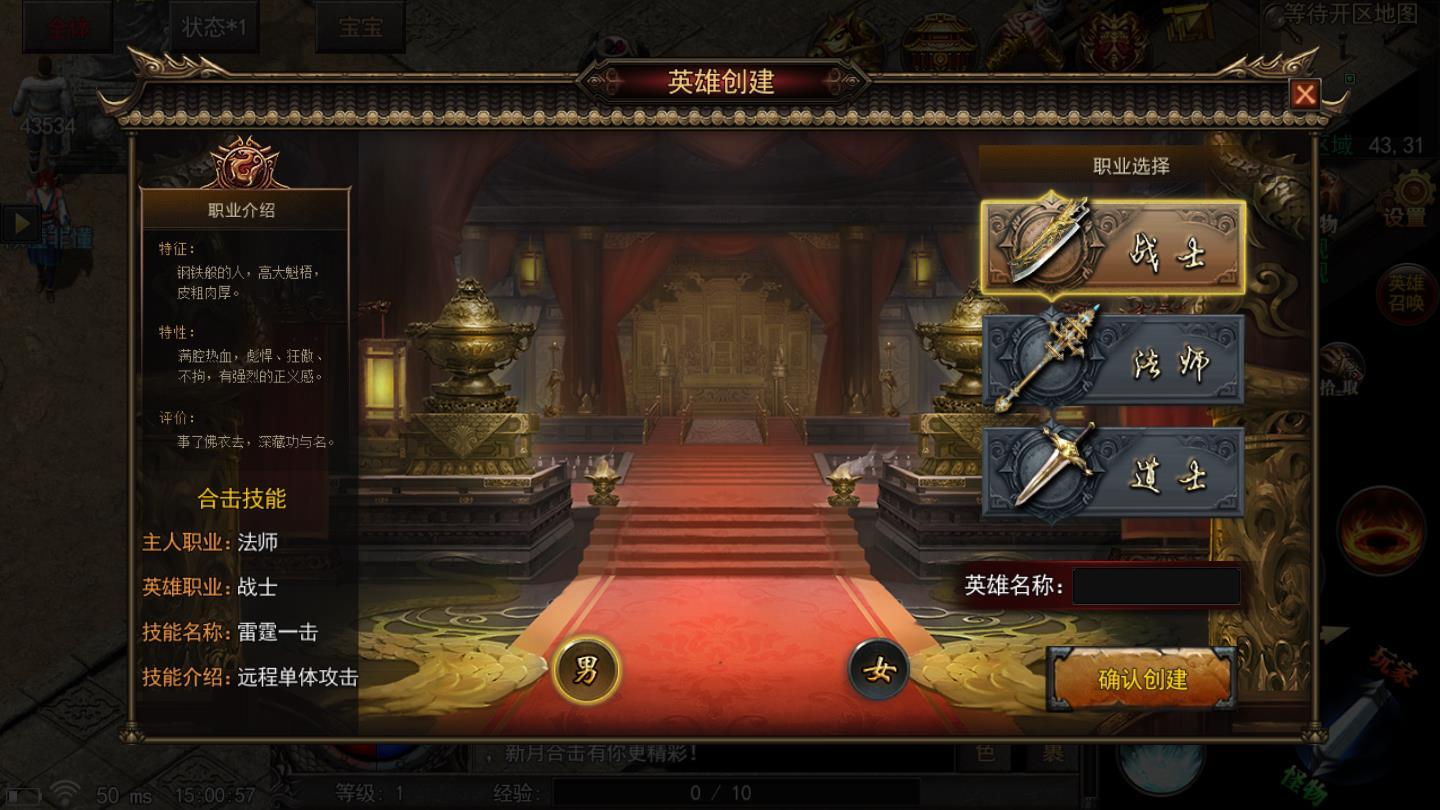The width and height of the screenshot is (1440, 810).
Task: Click the 英雄召唤 hero summon icon
Action: coord(1405,294)
